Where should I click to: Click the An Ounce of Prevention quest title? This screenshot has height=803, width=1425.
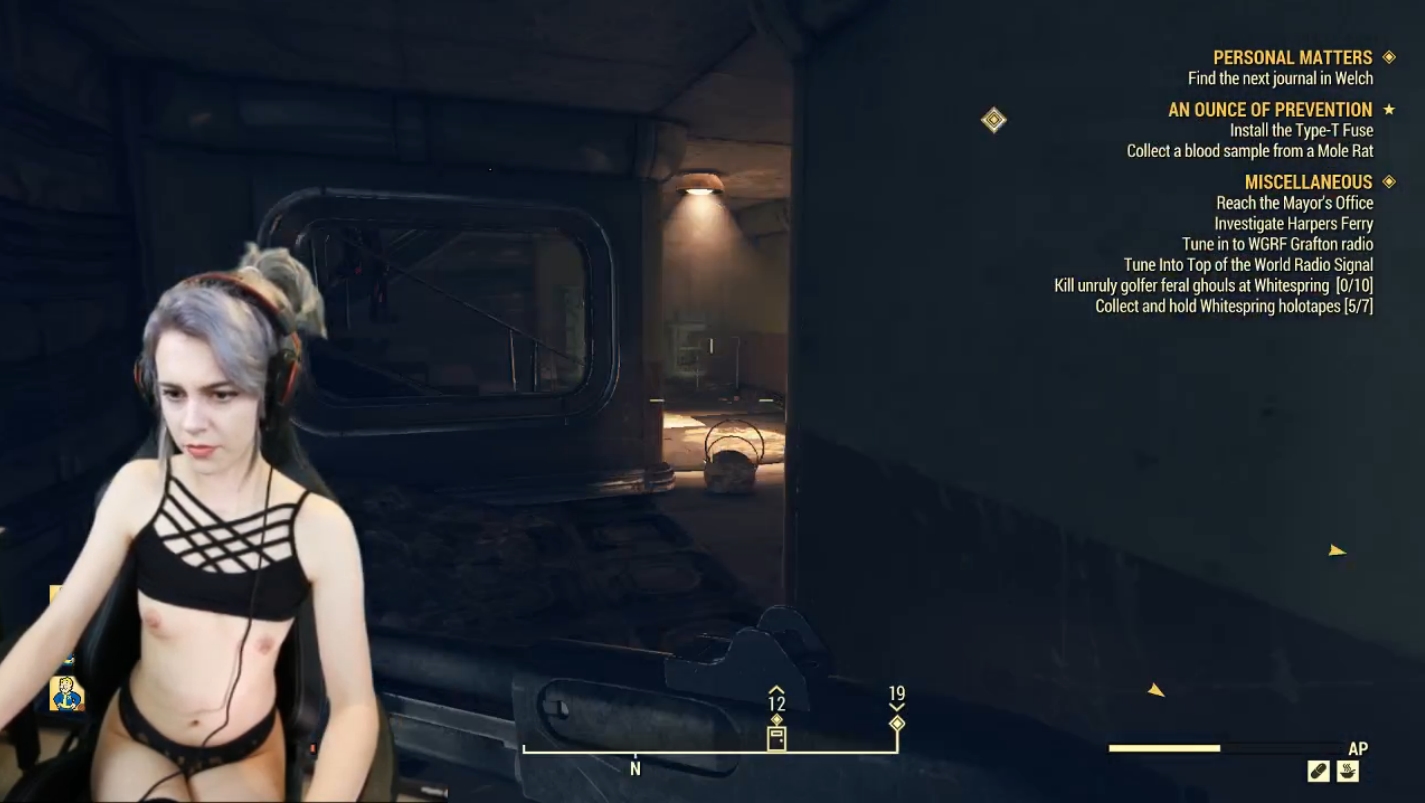click(x=1269, y=110)
